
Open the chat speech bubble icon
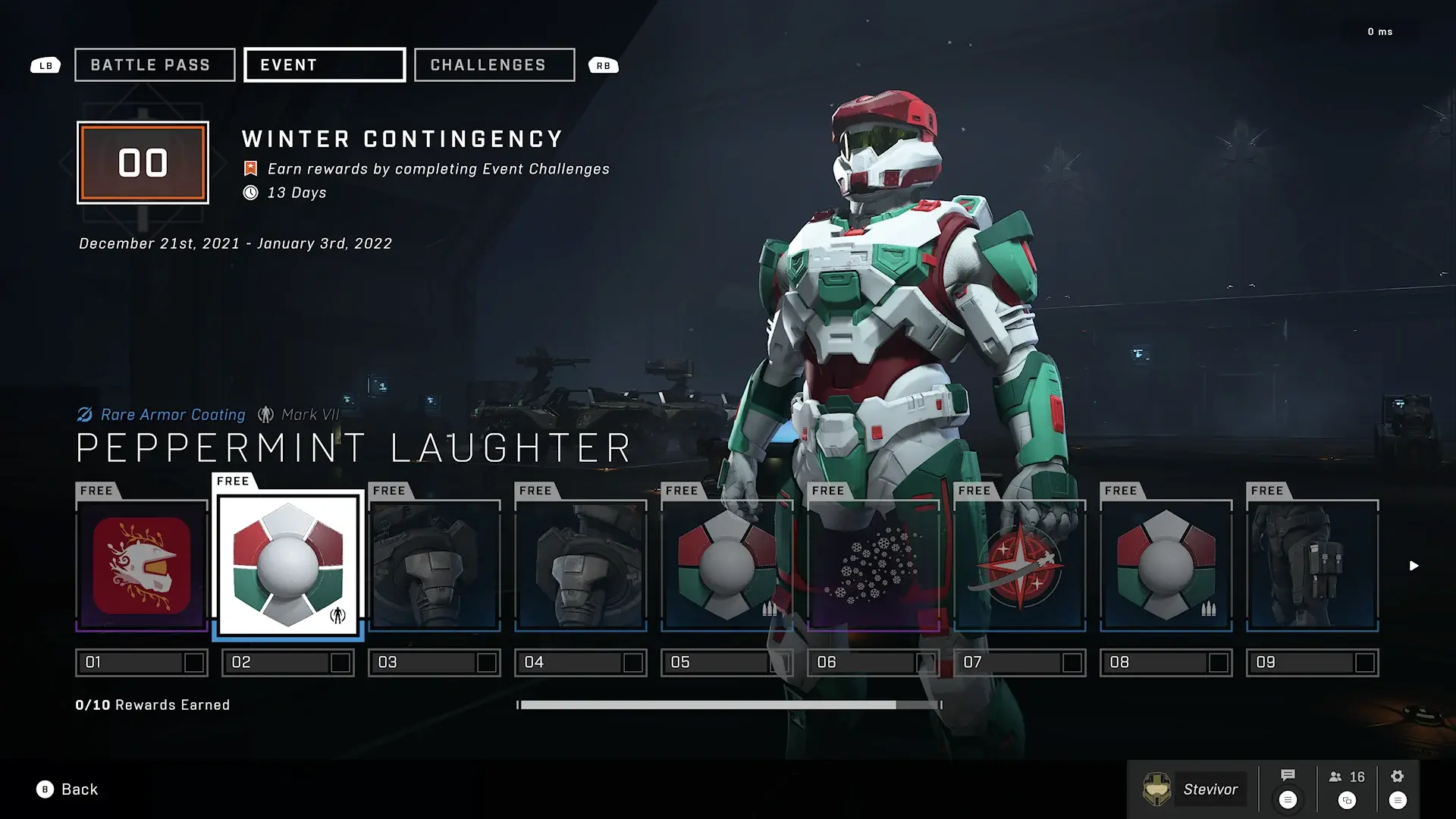click(x=1288, y=776)
